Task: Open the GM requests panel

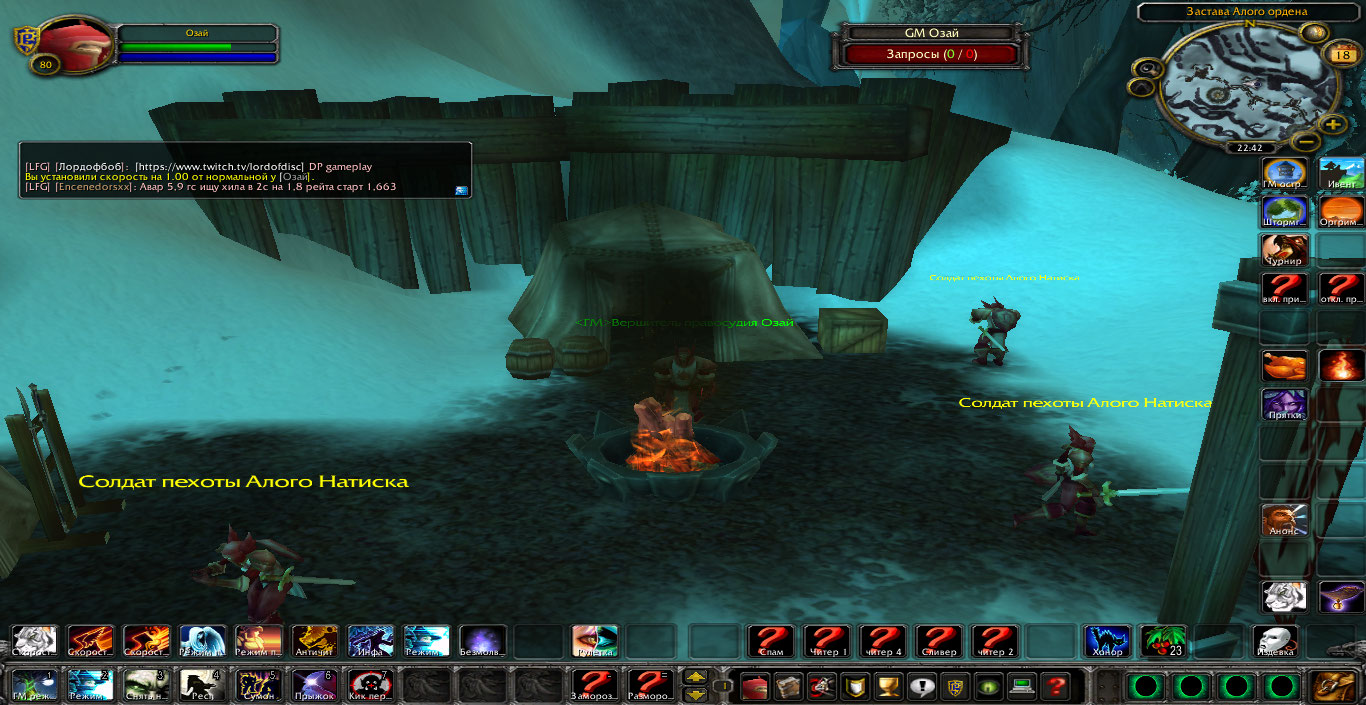Action: click(x=932, y=54)
